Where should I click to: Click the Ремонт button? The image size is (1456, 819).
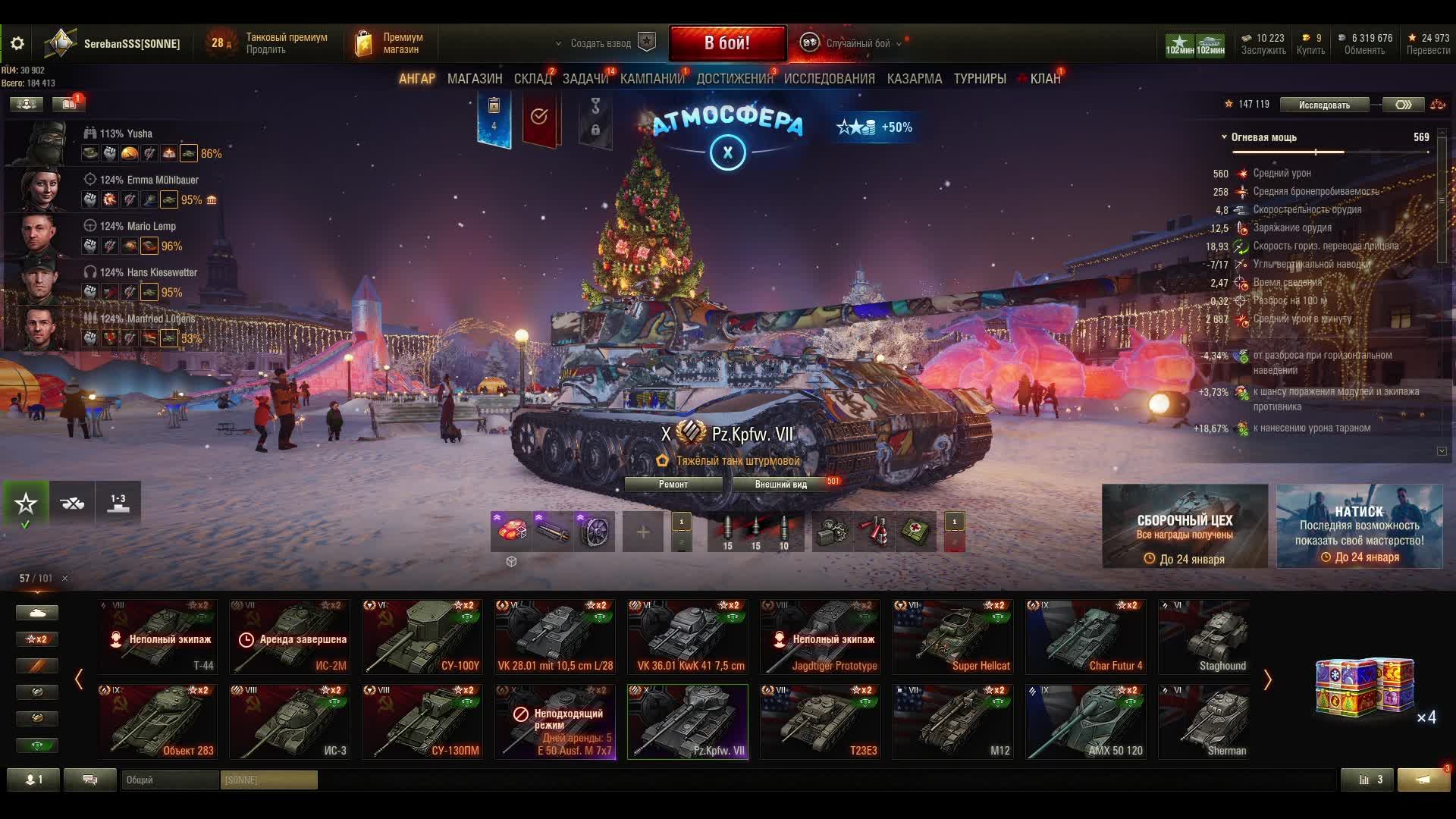(673, 485)
